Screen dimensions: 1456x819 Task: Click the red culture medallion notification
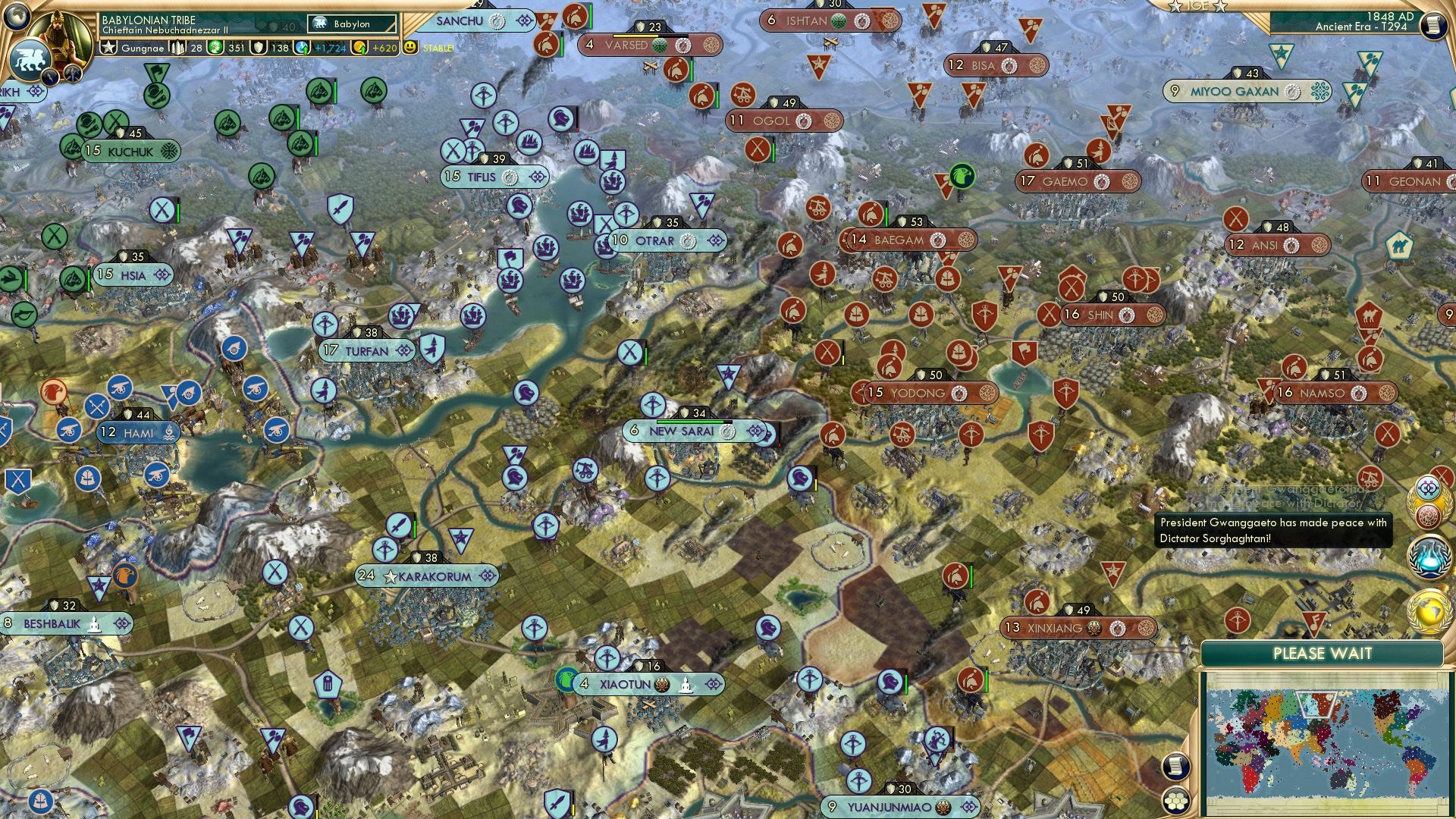(x=1428, y=514)
